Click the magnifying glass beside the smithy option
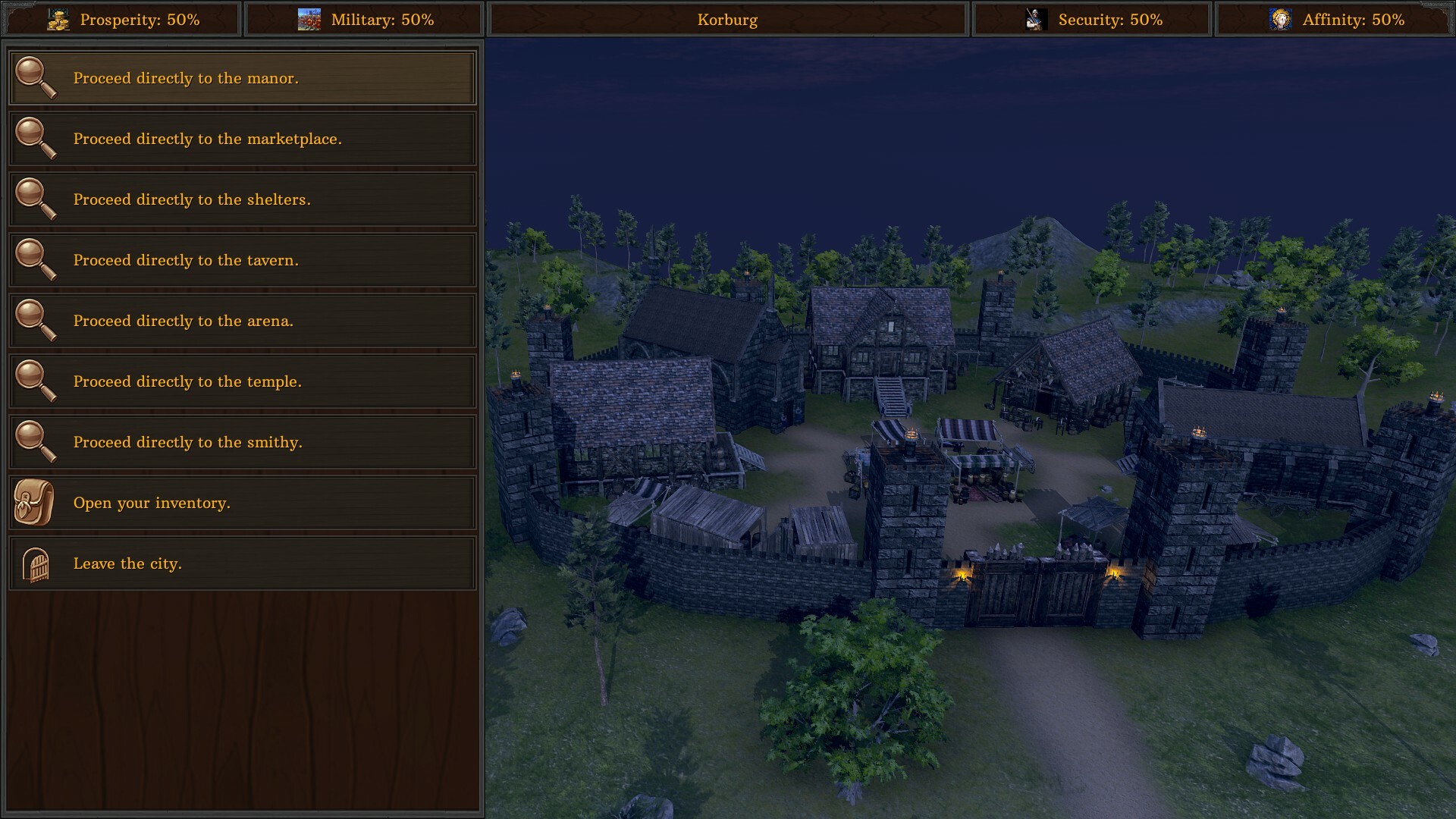 pyautogui.click(x=36, y=442)
